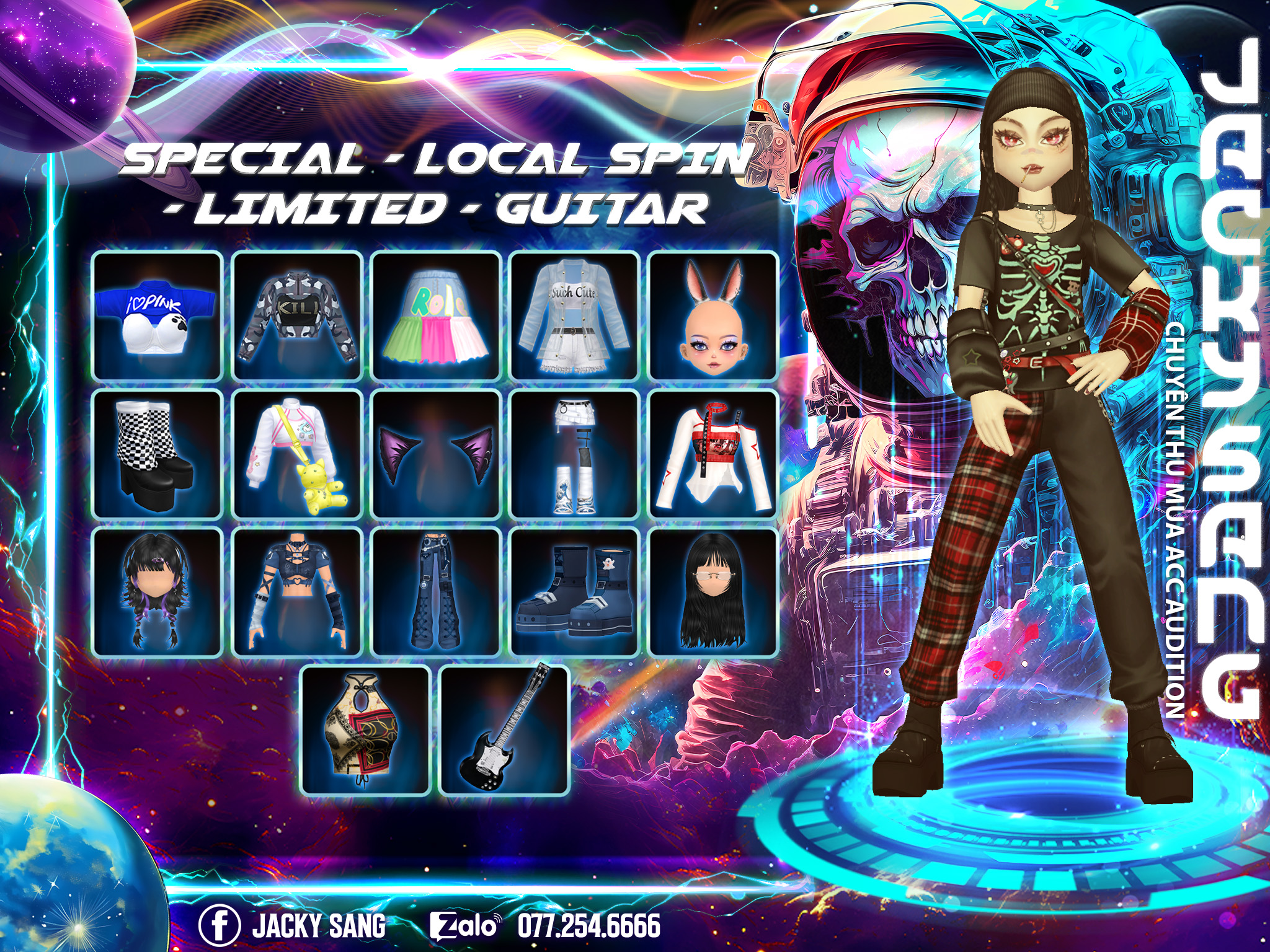
Task: Select the blue "I ♥ PINK" top tile
Action: click(x=157, y=315)
